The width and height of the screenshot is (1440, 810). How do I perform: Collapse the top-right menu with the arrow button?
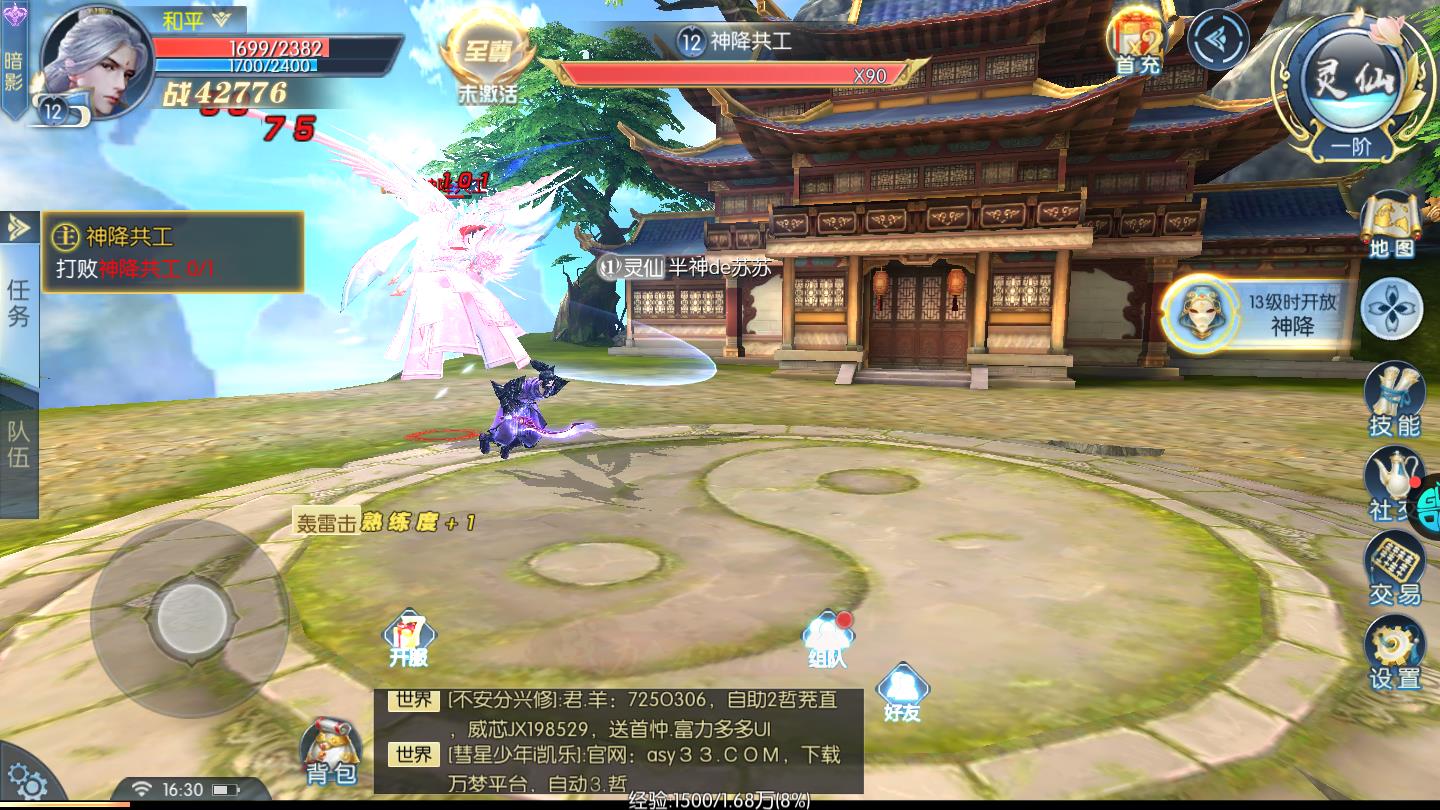[1219, 40]
